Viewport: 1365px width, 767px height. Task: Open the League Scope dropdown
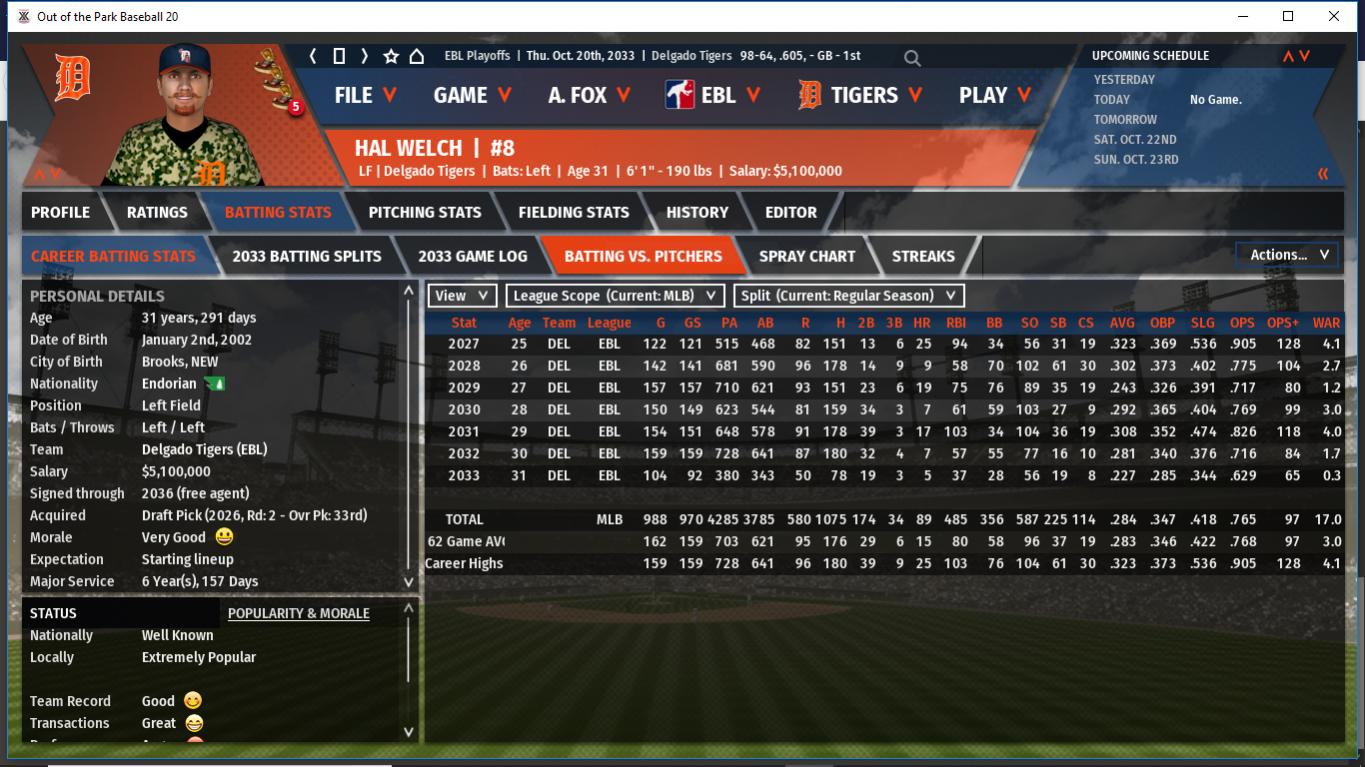(616, 296)
